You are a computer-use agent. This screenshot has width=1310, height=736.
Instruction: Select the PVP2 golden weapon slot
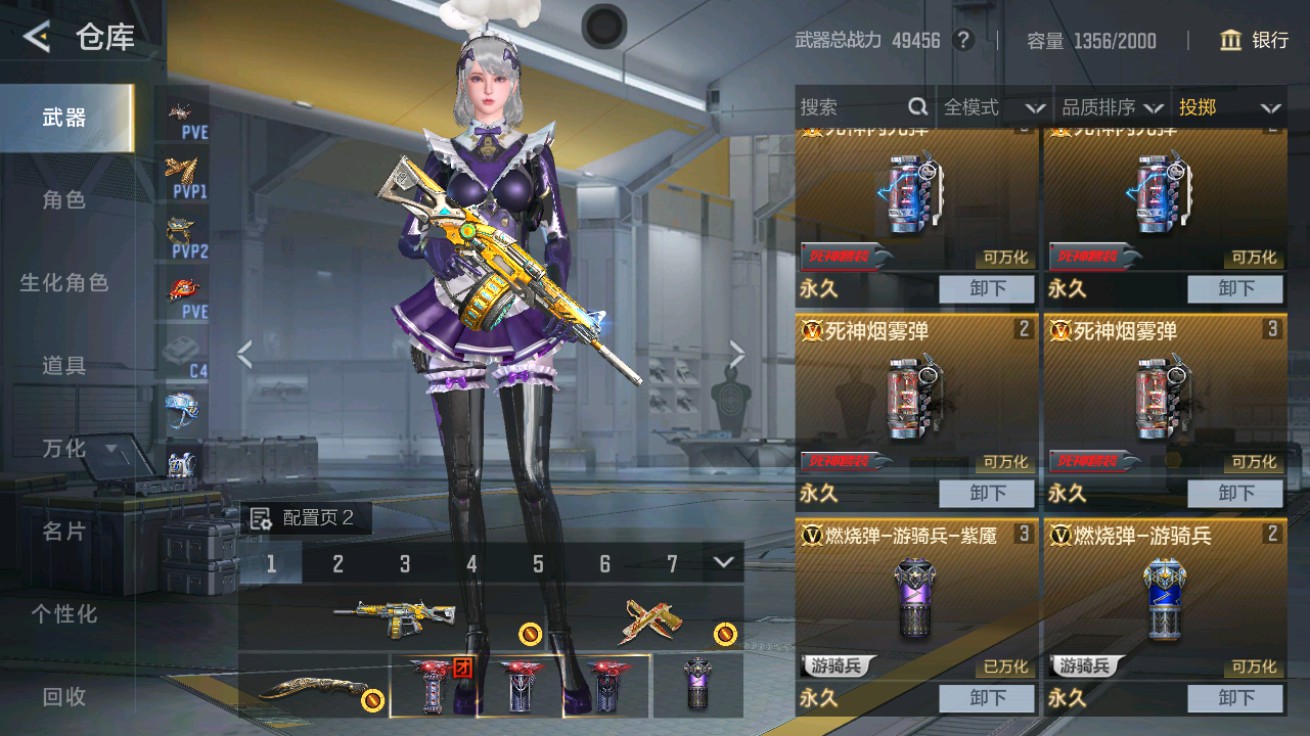[x=178, y=228]
